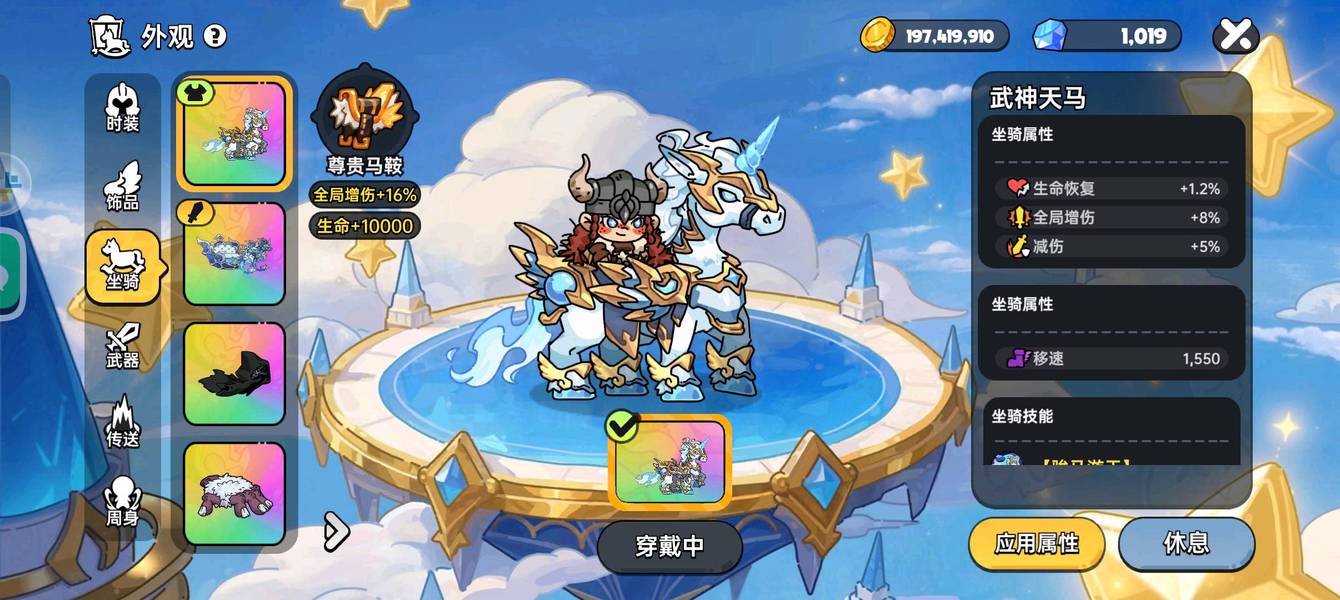
Task: Choose the blue armored ship mount thumbnail
Action: click(x=234, y=254)
